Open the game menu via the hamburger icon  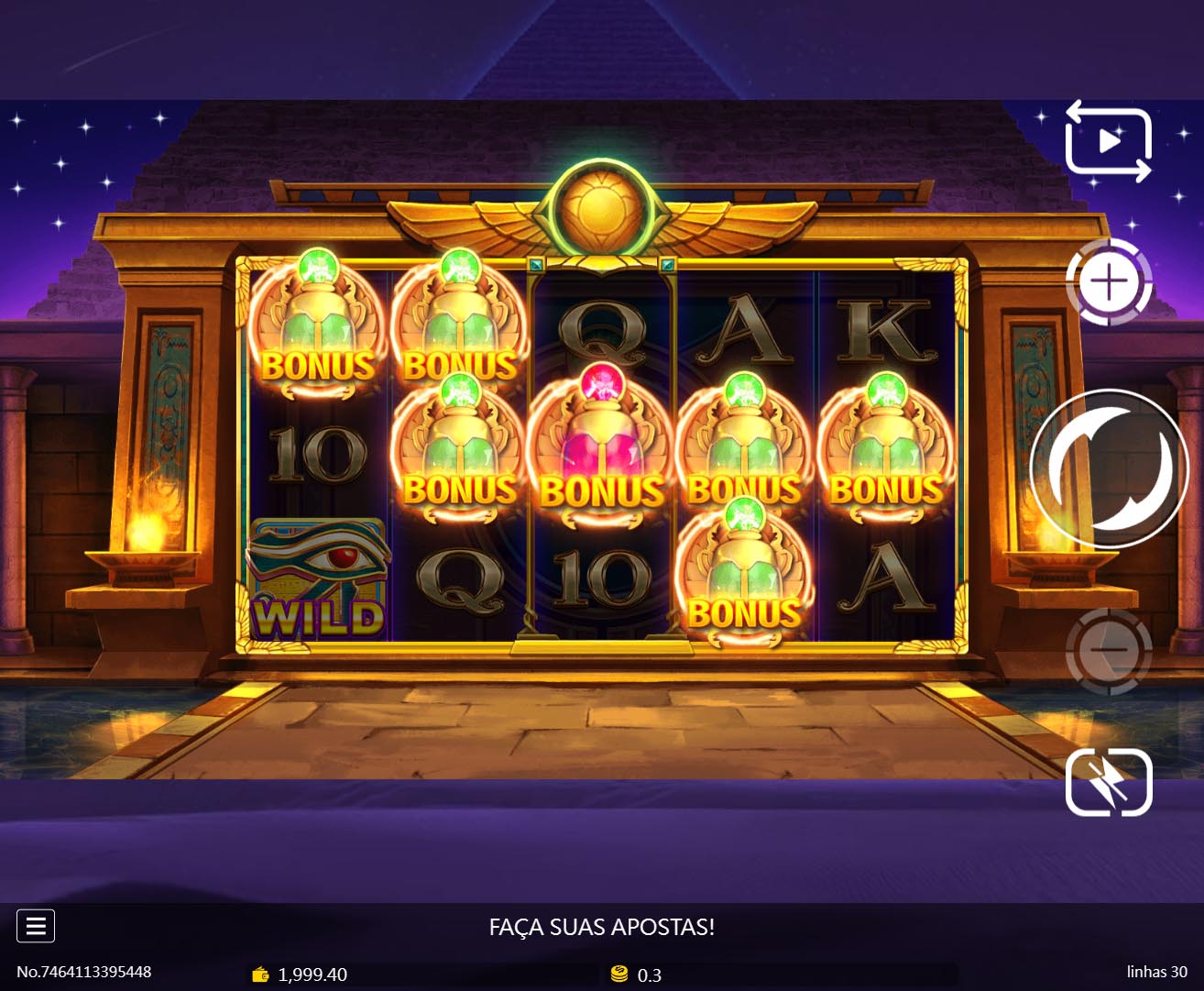coord(36,926)
